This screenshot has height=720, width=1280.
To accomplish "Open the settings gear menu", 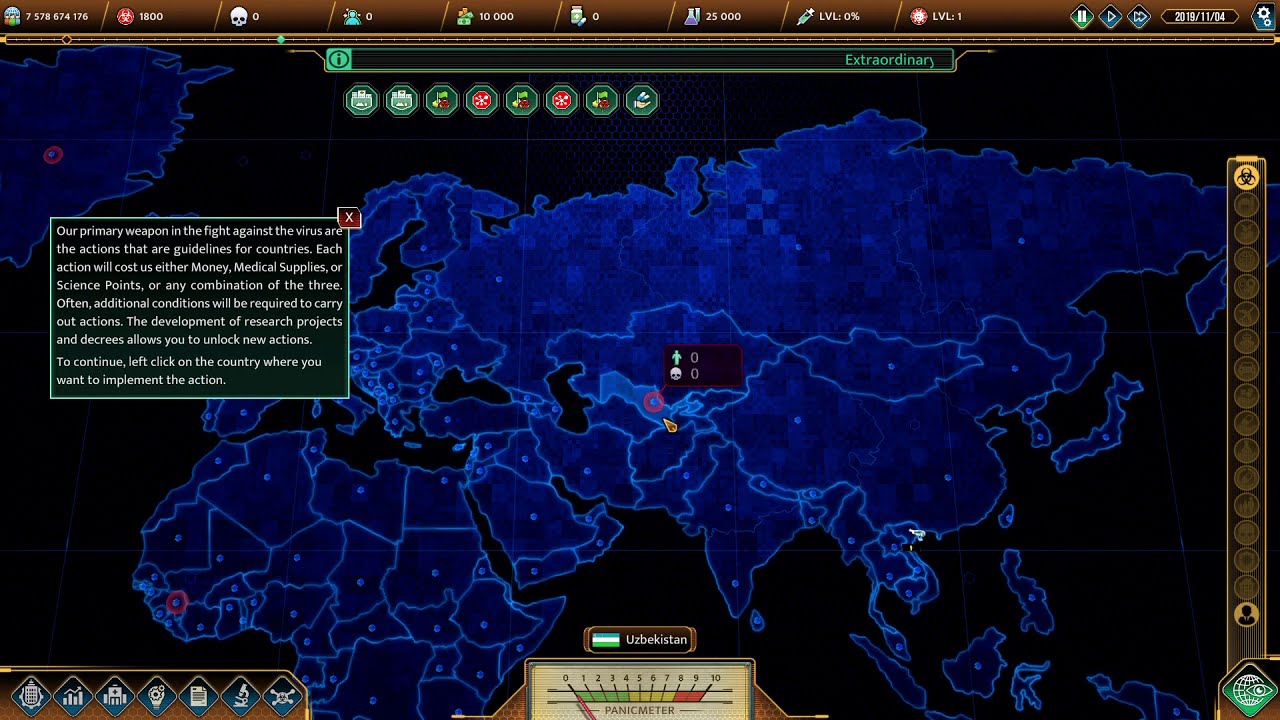I will [x=1263, y=16].
